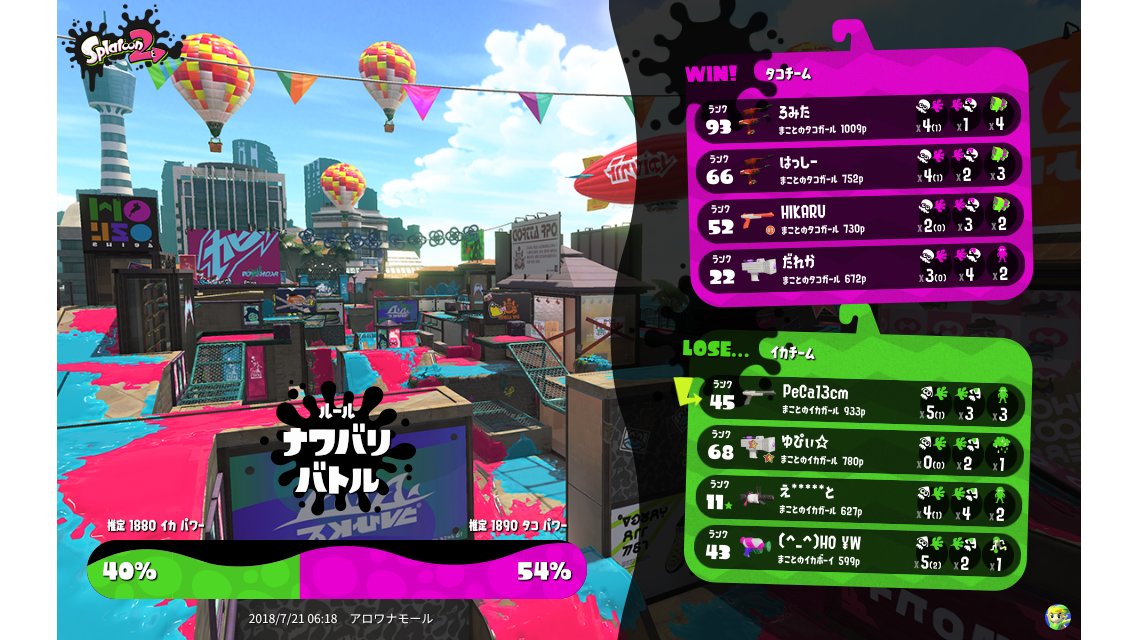Image resolution: width=1138 pixels, height=640 pixels.
Task: Select player row ろみた rank 93
Action: point(860,117)
